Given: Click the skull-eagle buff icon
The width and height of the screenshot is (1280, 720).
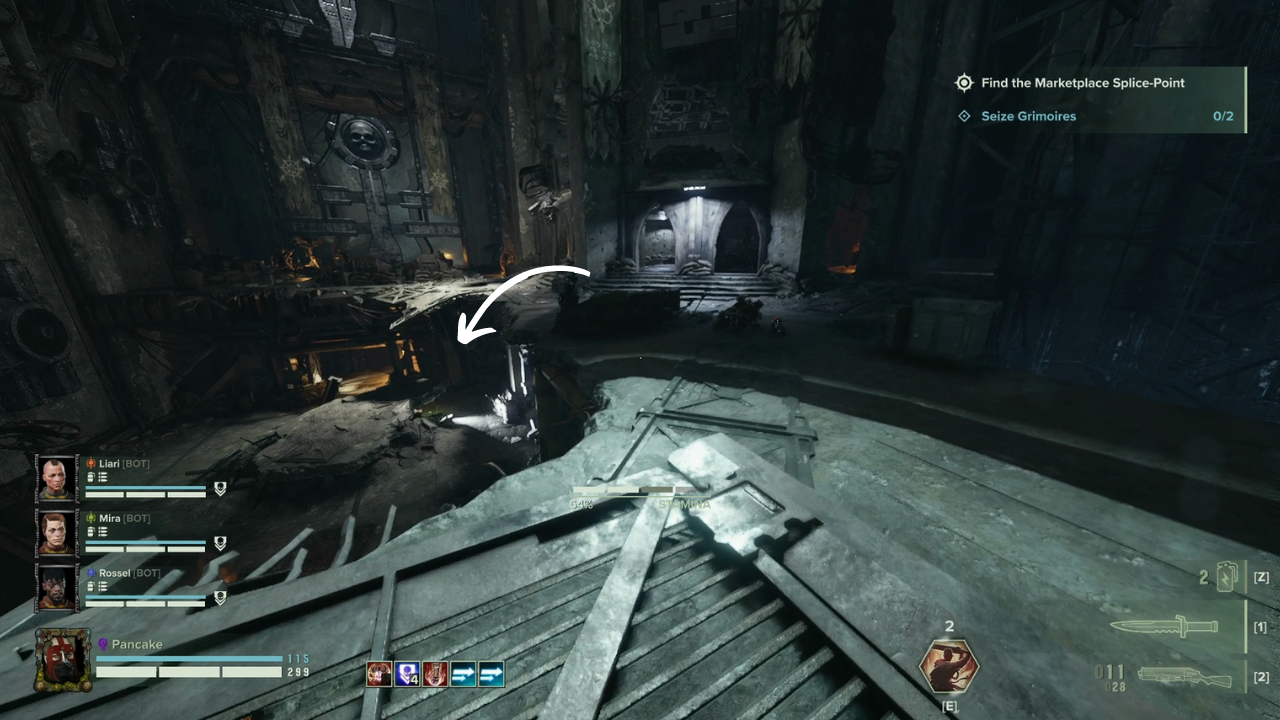Looking at the screenshot, I should pos(378,674).
